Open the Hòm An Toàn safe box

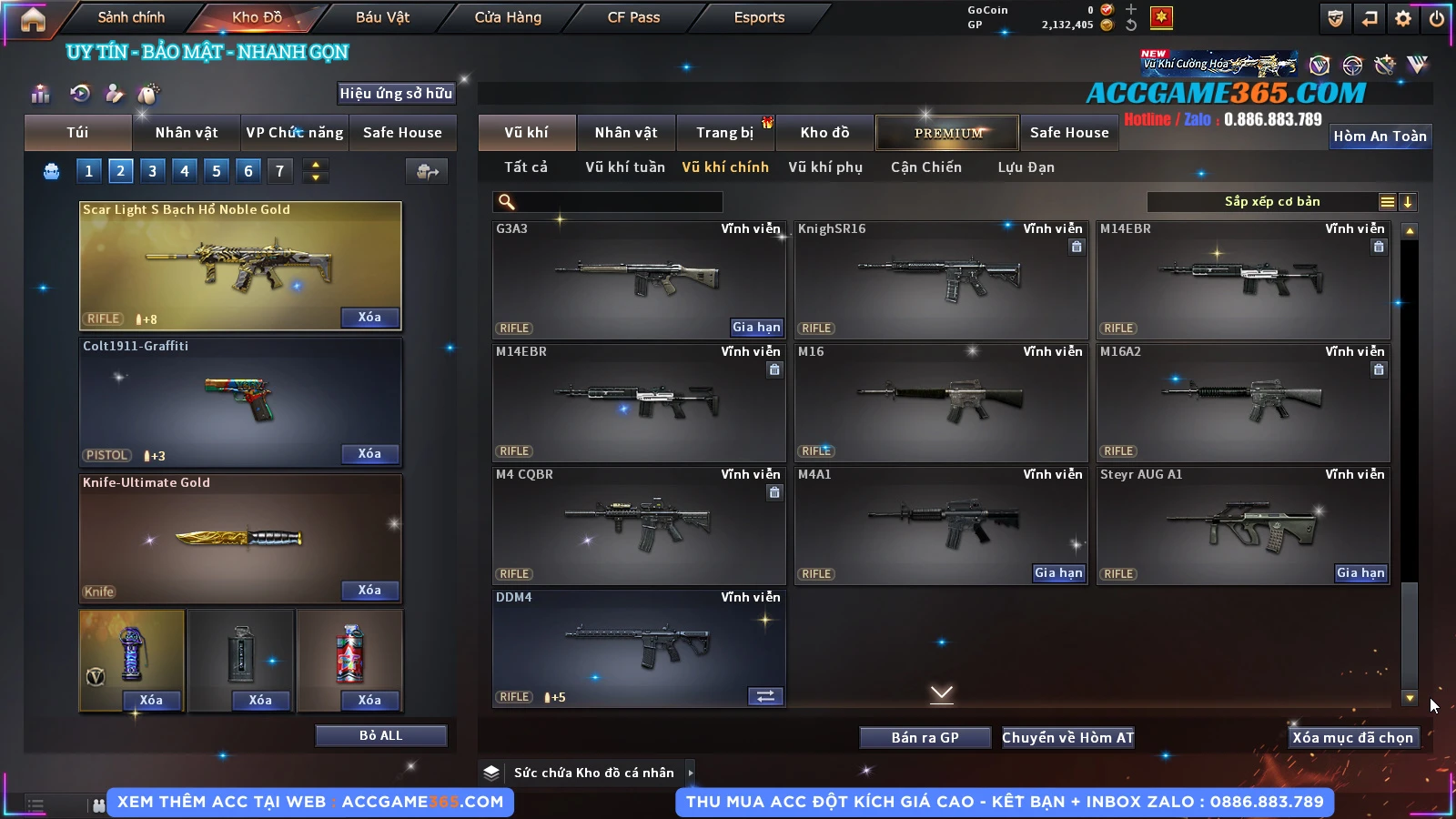point(1380,136)
